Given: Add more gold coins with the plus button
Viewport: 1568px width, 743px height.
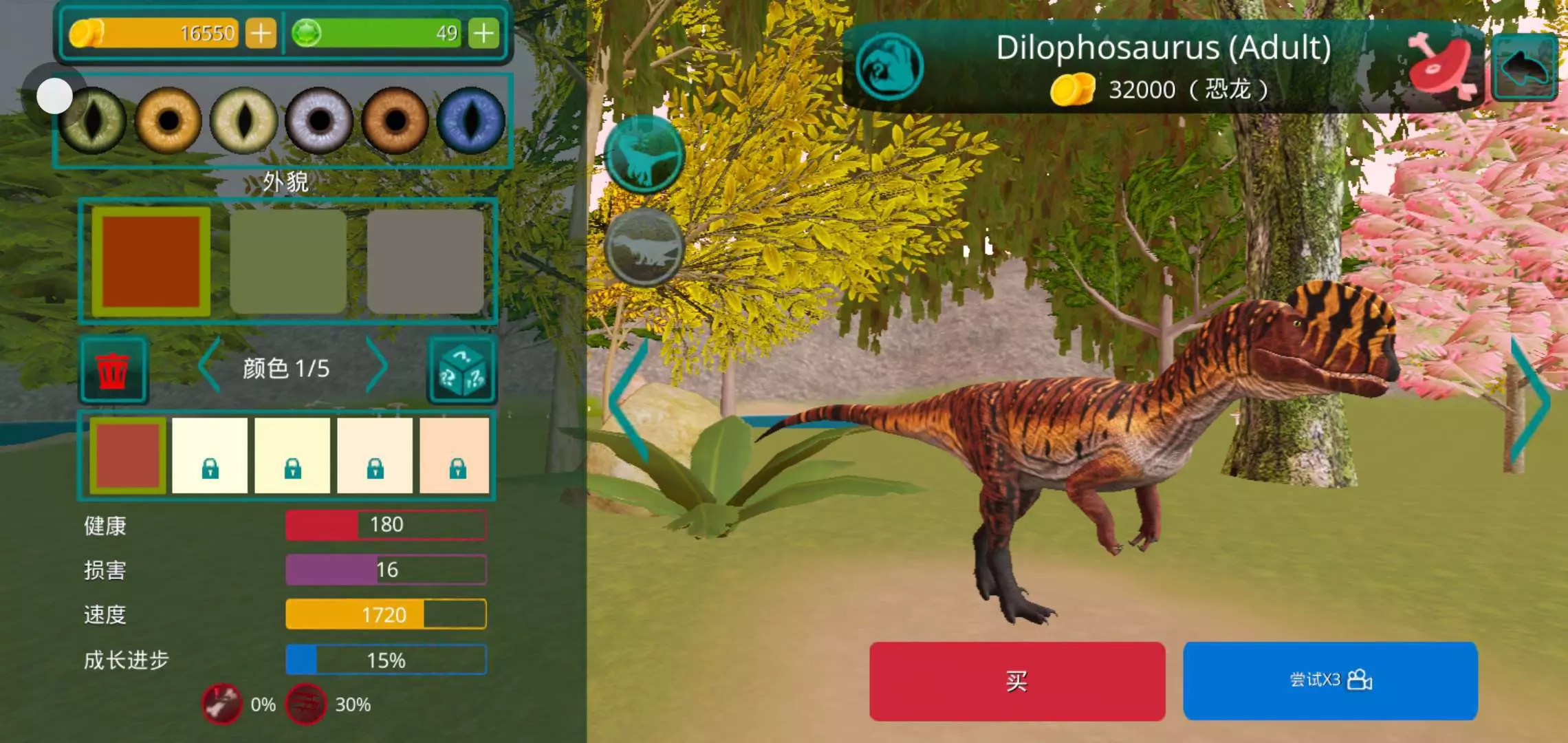Looking at the screenshot, I should [x=261, y=33].
